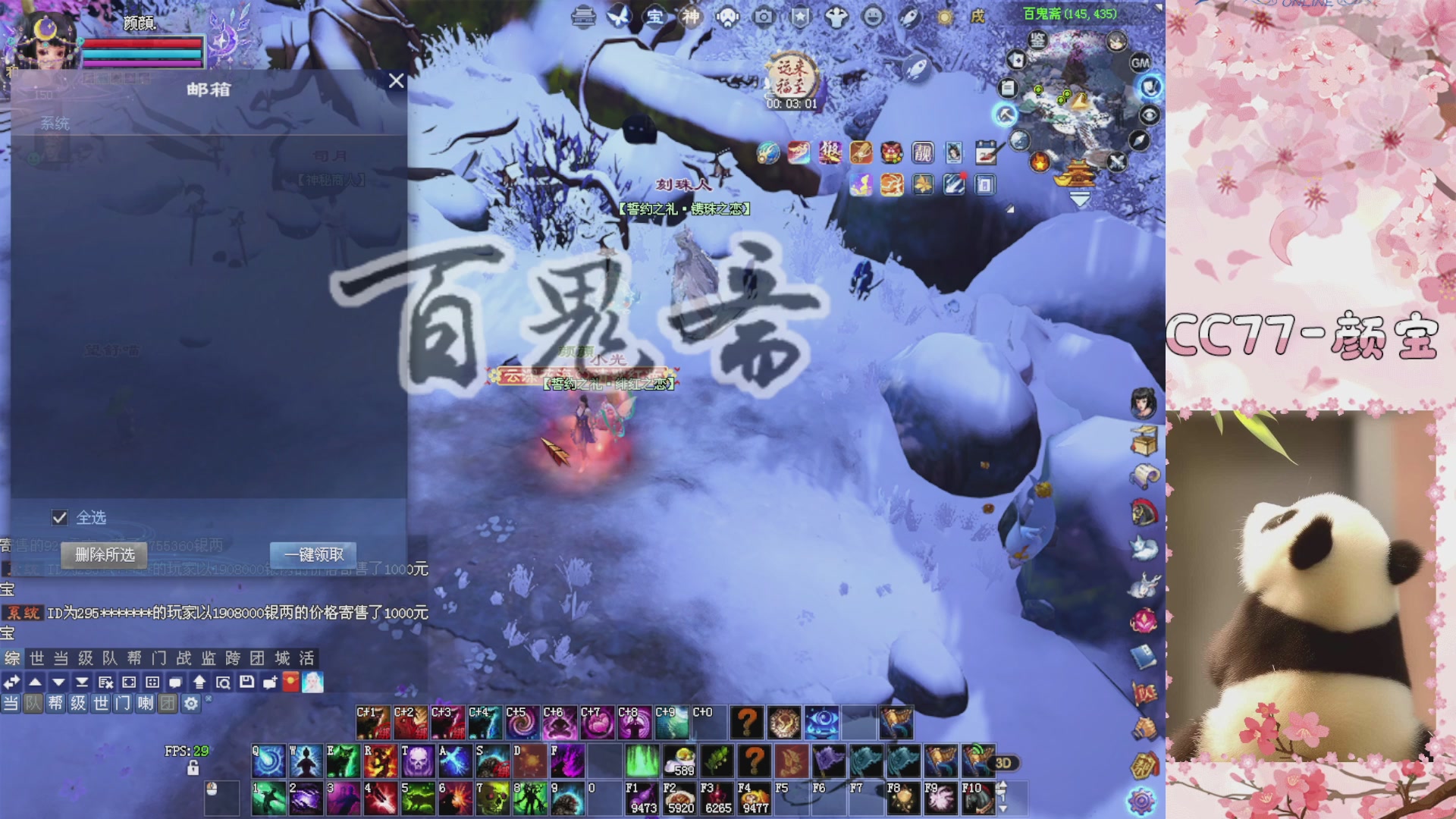Open the red envelope in chat toolbar

point(291,683)
